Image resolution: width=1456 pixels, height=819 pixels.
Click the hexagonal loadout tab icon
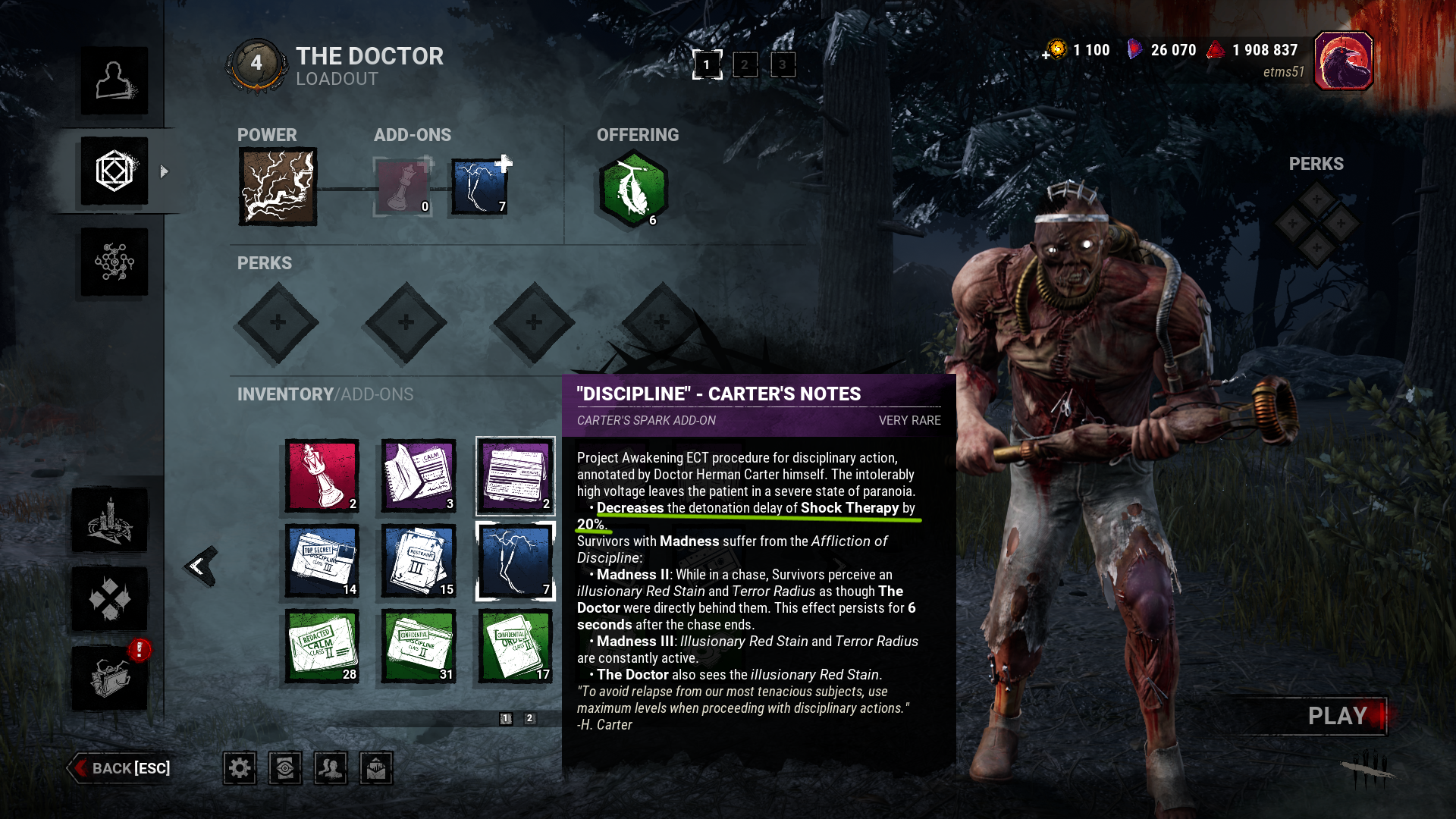pyautogui.click(x=114, y=171)
